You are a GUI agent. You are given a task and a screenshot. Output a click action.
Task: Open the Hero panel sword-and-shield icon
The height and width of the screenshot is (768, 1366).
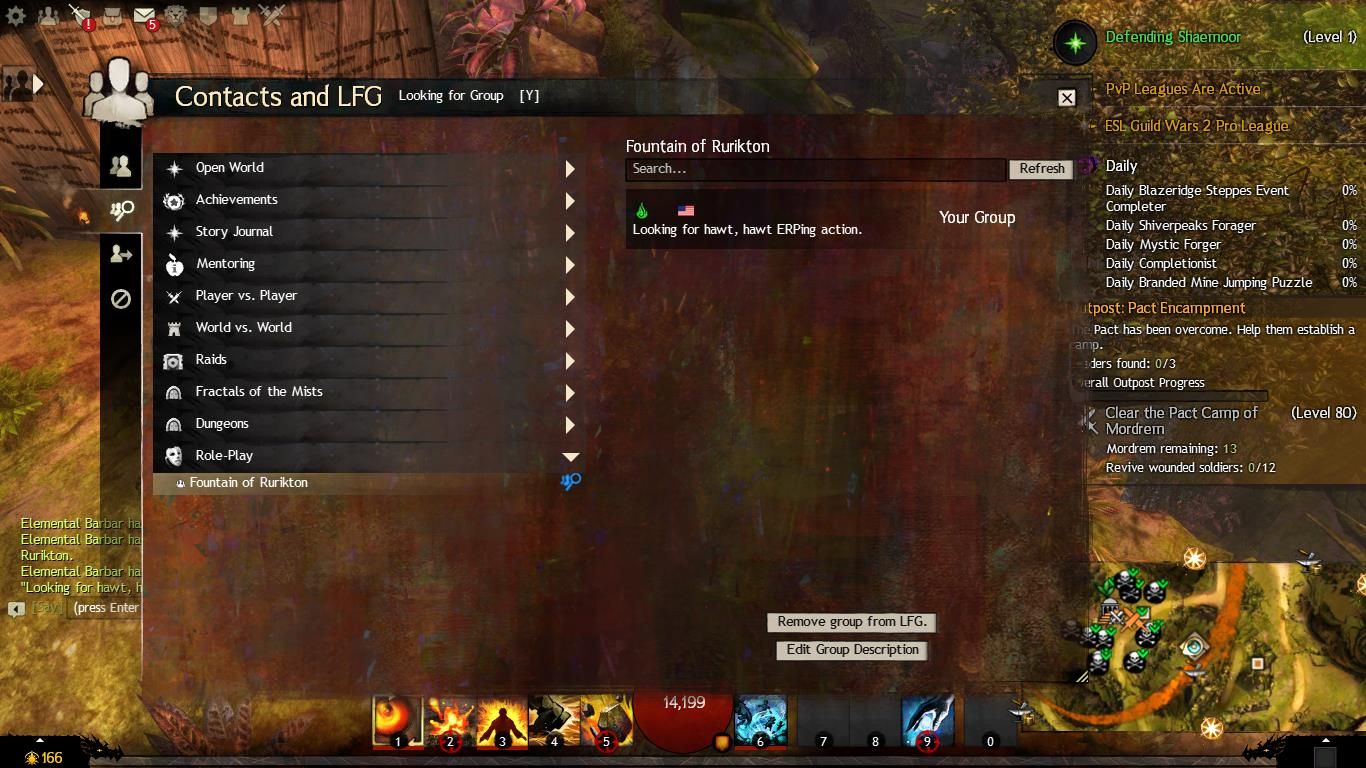click(x=79, y=14)
